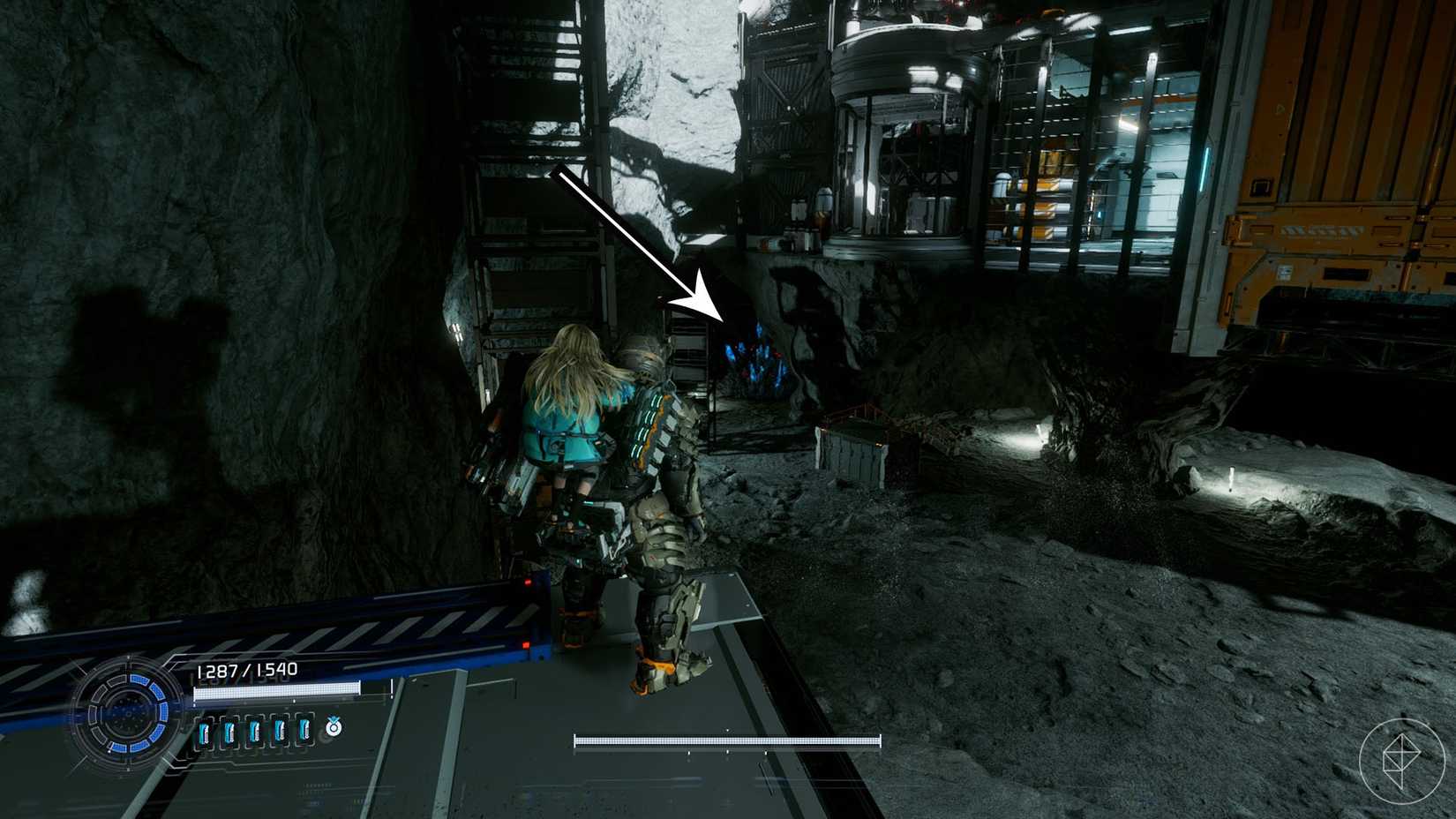Click the Polygon diamond watermark logo

point(1400,761)
